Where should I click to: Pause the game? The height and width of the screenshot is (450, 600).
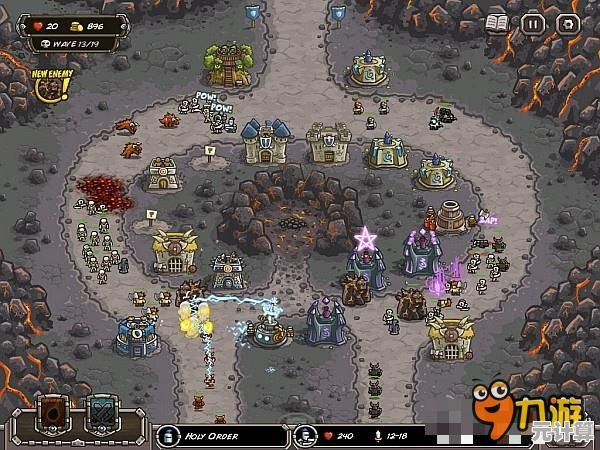[533, 22]
